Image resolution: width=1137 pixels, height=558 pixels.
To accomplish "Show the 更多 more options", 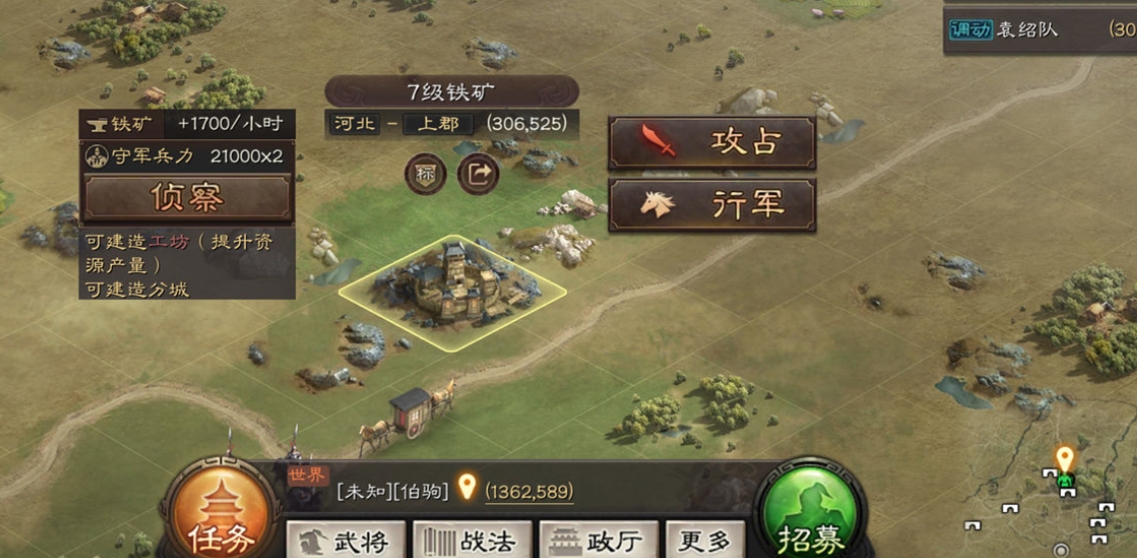I will point(706,541).
